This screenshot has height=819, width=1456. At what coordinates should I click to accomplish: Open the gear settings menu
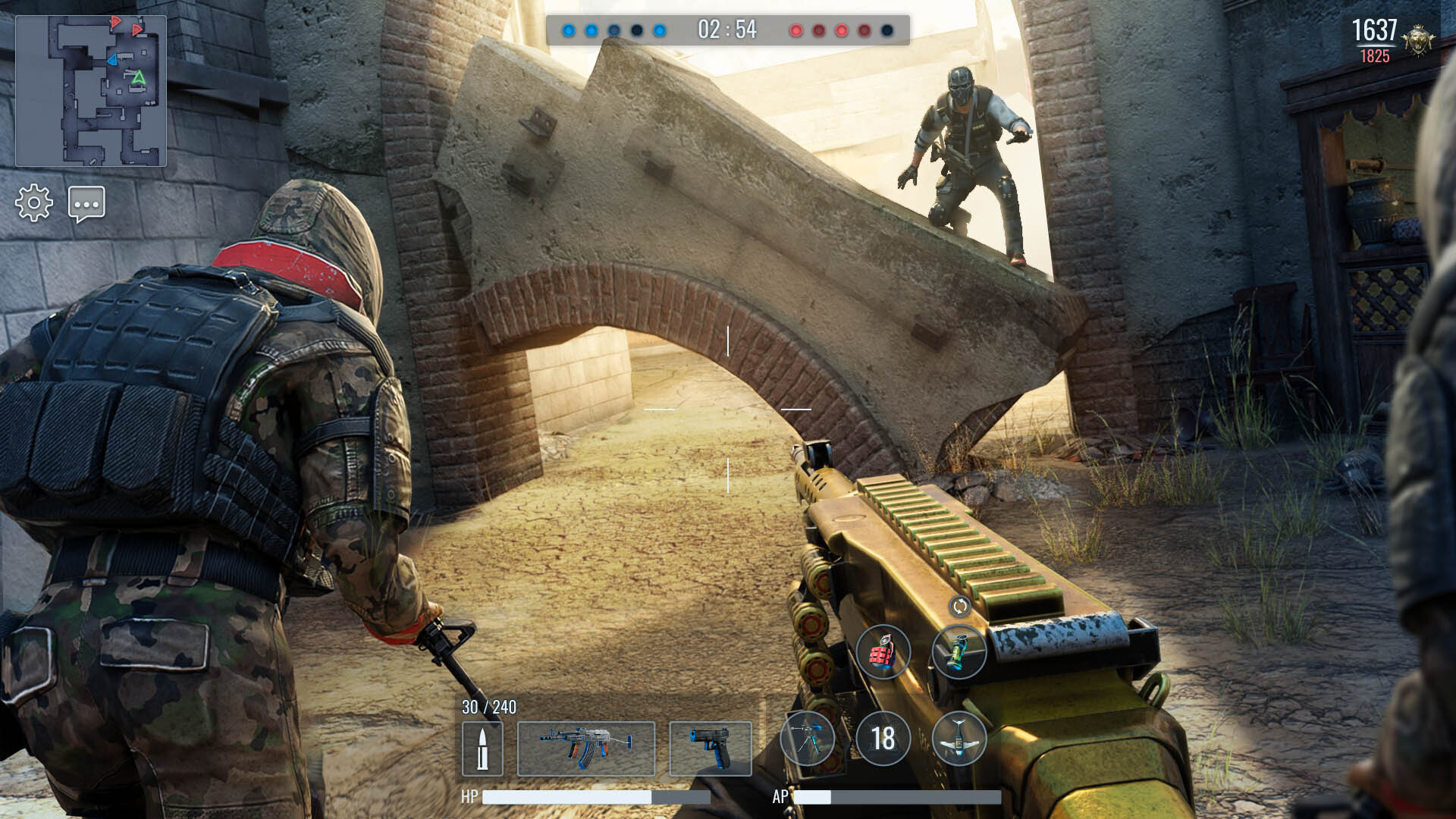34,203
